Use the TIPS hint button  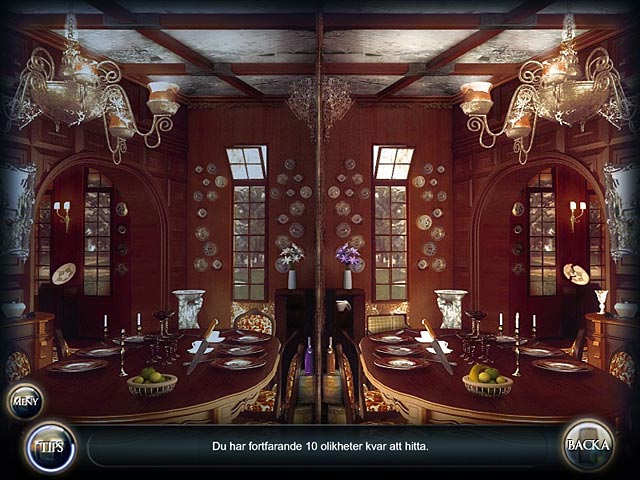click(49, 446)
